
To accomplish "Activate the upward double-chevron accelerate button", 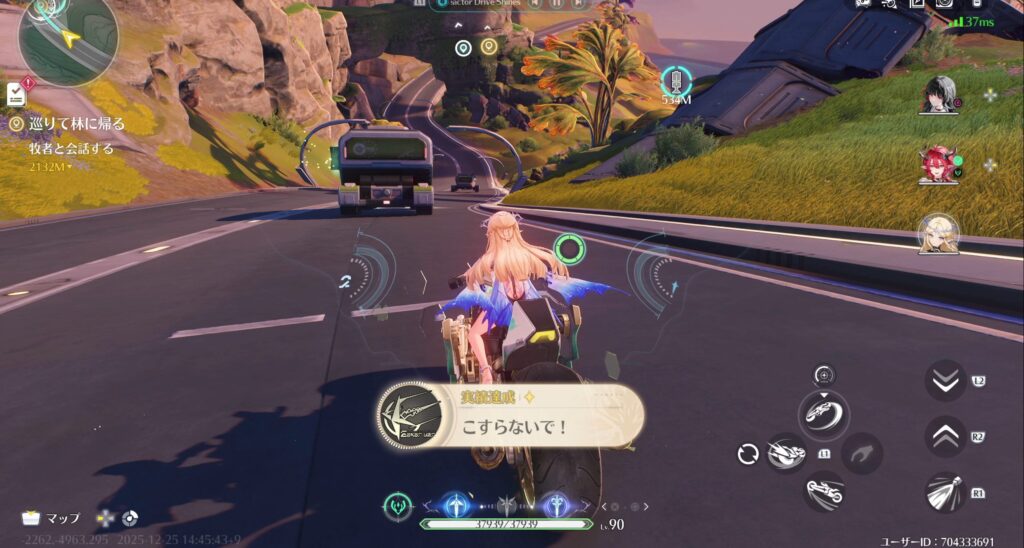I will click(x=945, y=436).
